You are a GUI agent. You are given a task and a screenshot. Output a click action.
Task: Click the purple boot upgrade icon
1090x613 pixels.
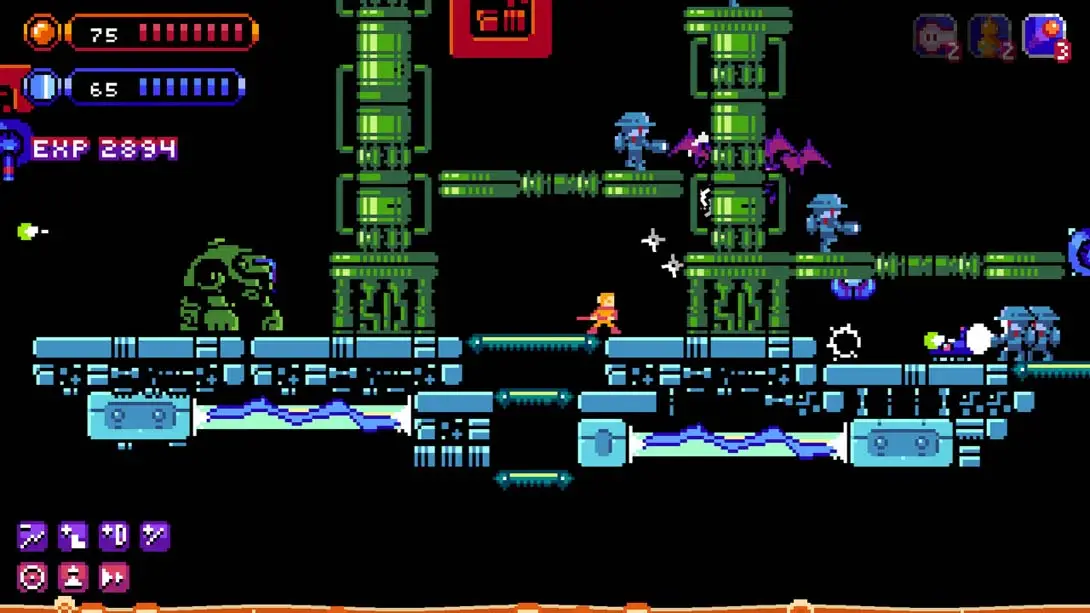pos(73,537)
